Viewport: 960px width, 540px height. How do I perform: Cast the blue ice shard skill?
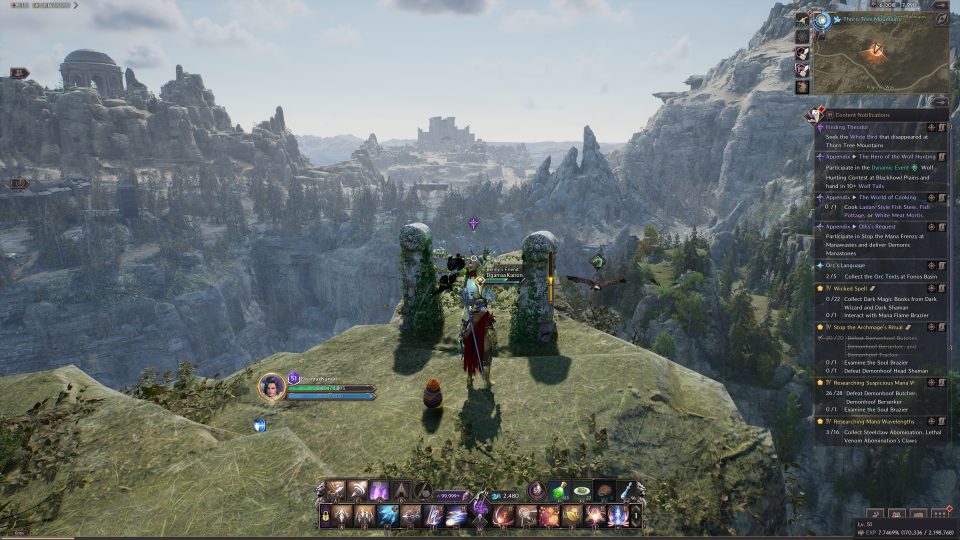(x=387, y=516)
